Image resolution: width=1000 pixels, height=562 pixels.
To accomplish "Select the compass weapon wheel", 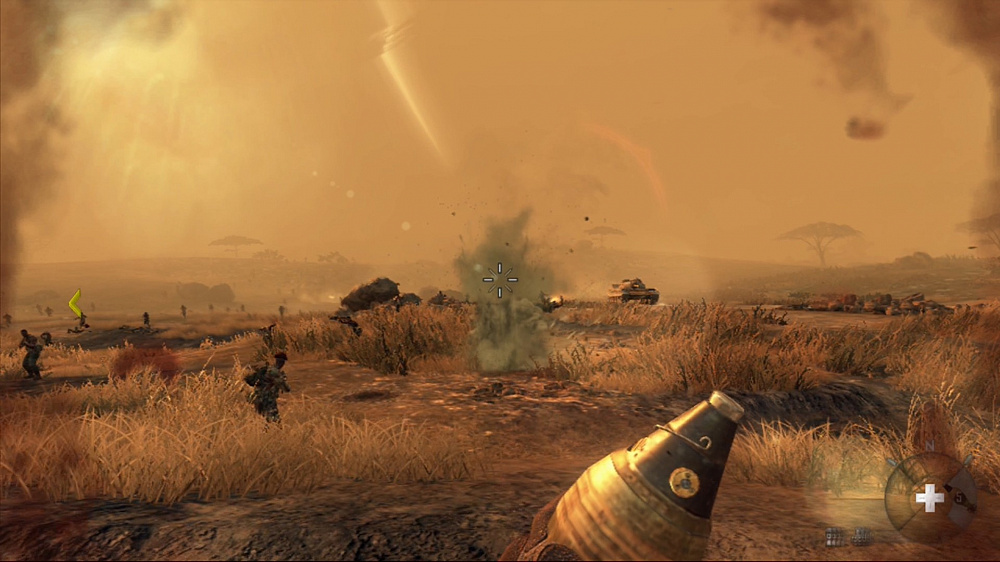I will [x=930, y=497].
